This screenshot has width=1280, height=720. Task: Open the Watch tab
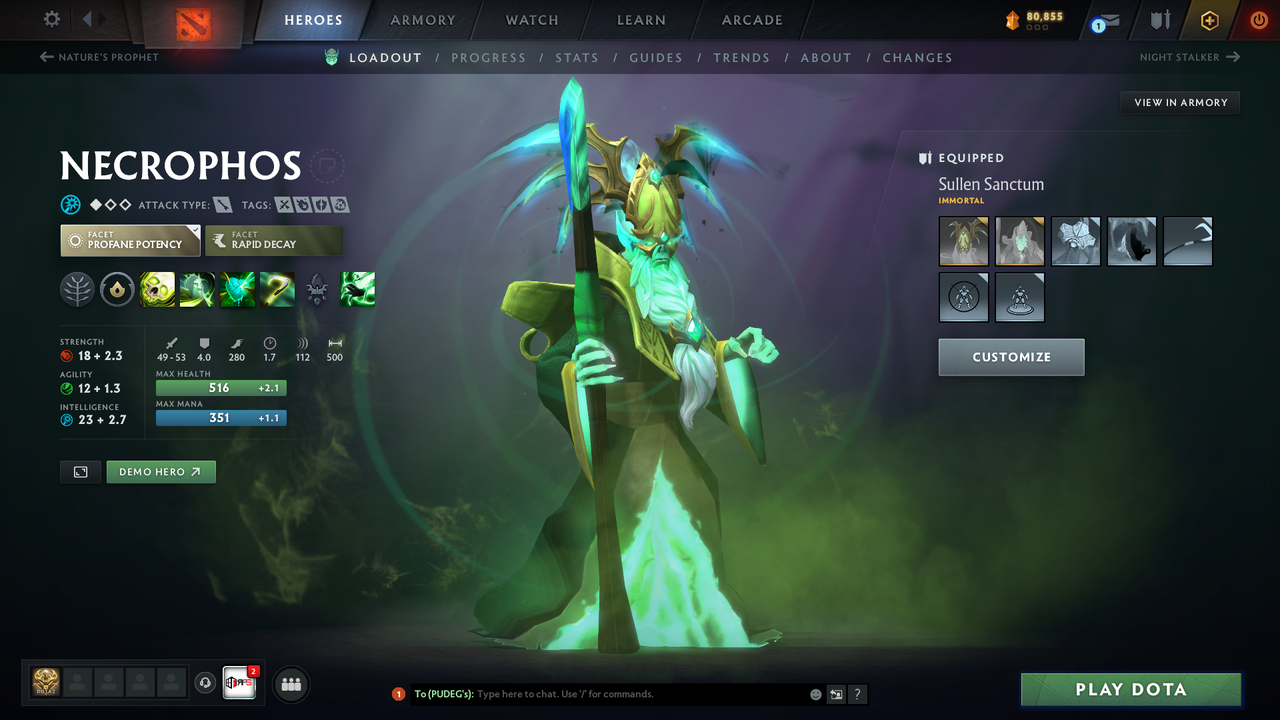532,20
